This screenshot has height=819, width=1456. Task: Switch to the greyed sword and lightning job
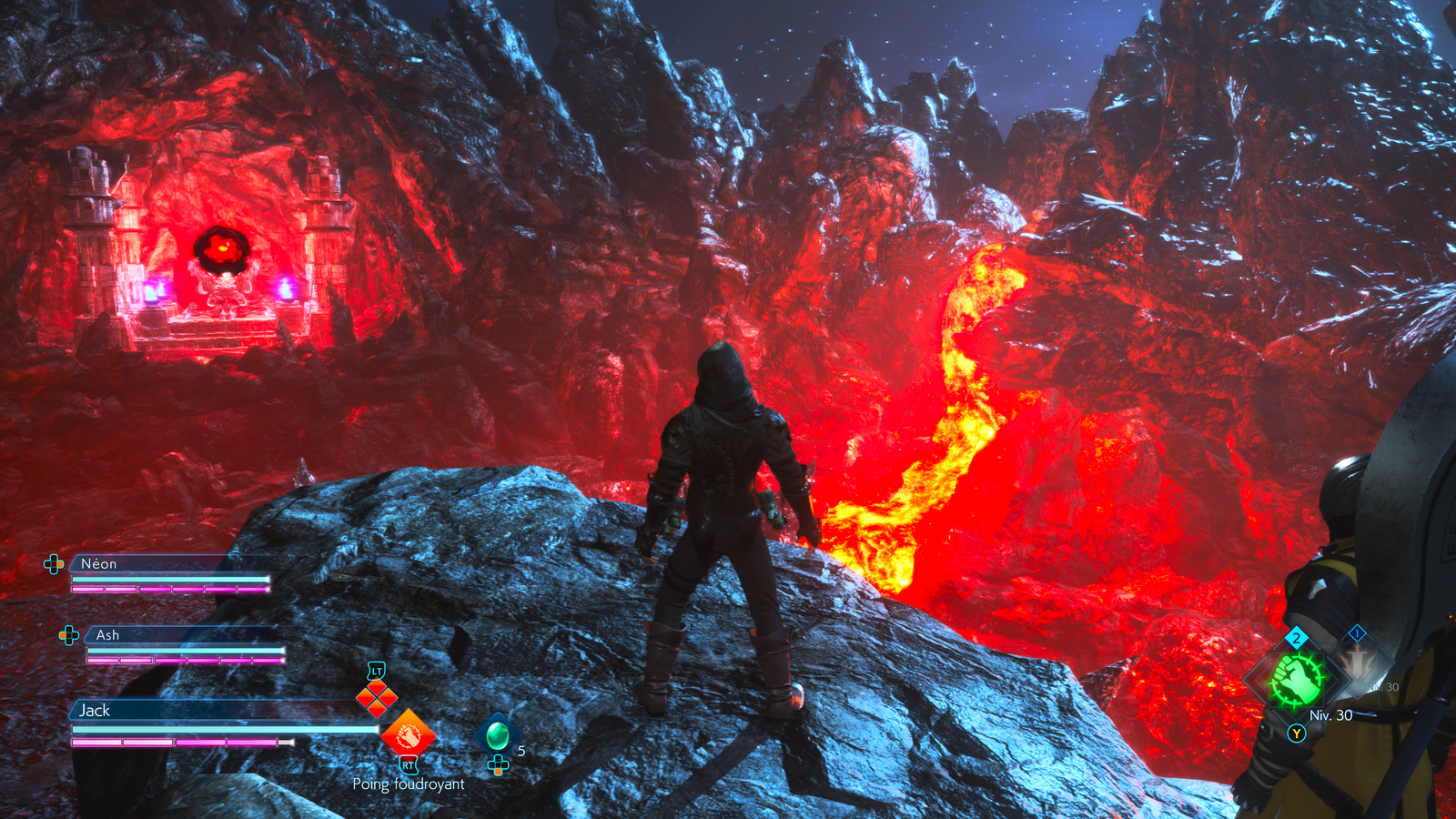tap(1358, 664)
